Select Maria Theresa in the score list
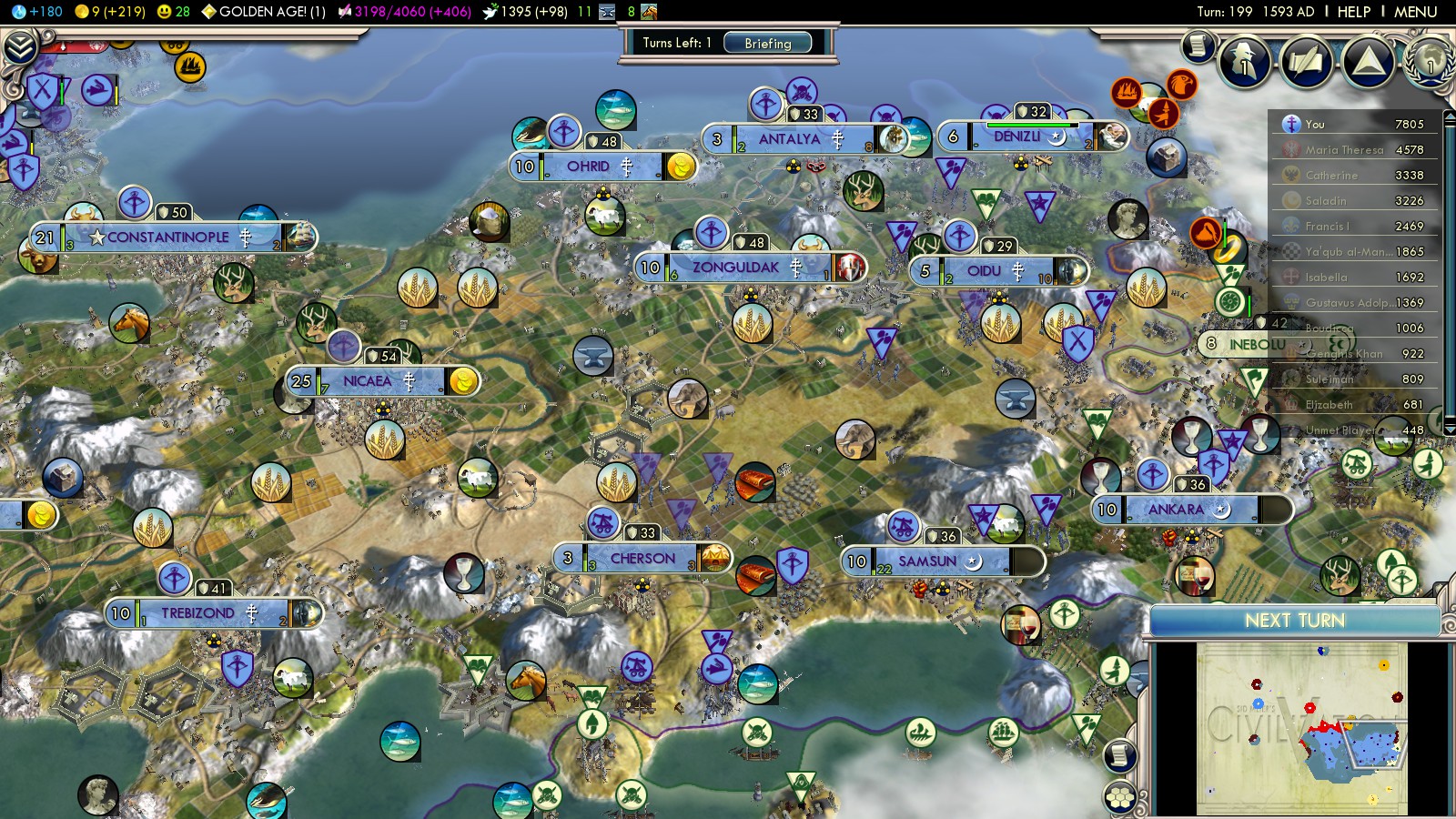 pos(1343,150)
